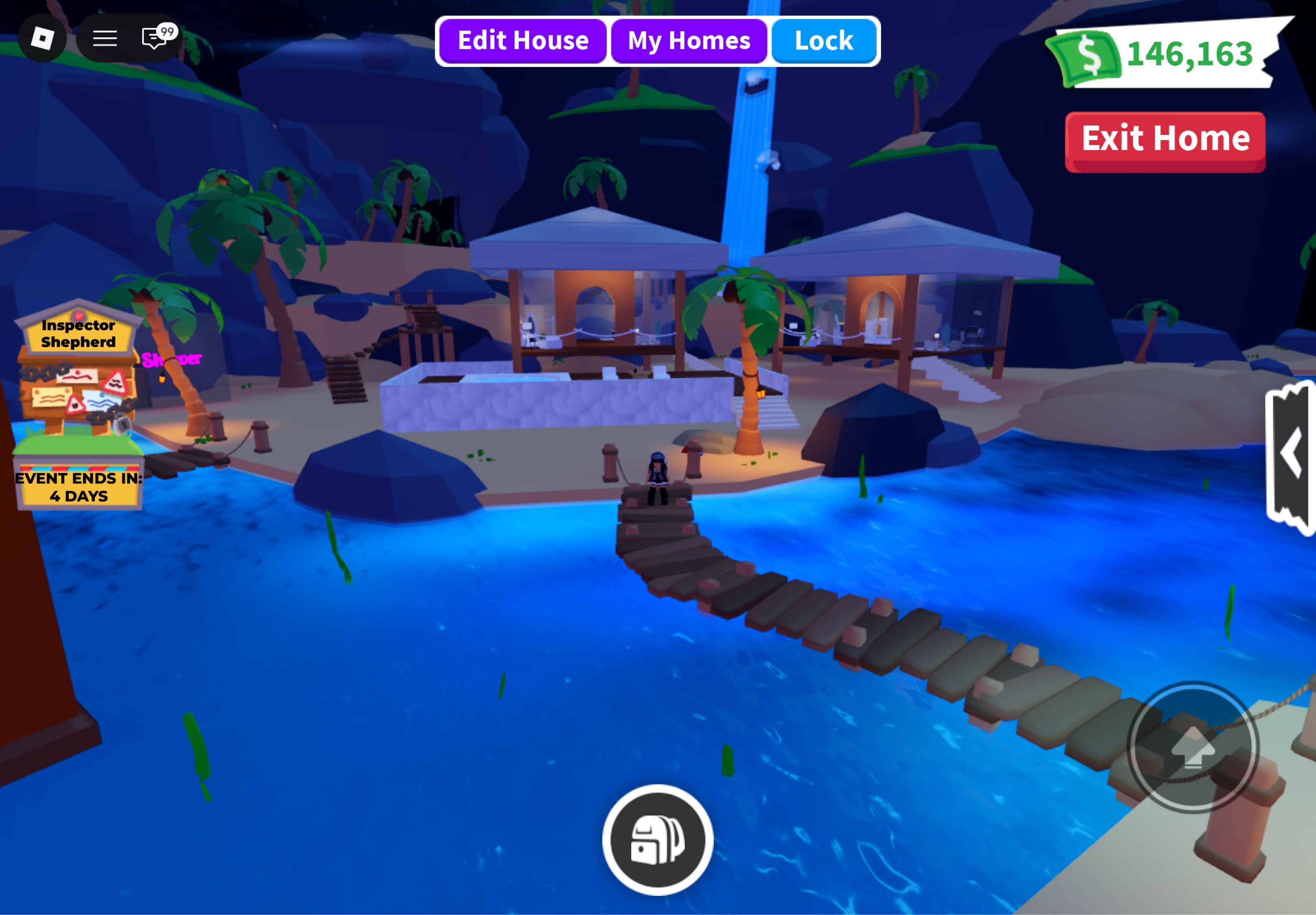
Task: Click the event countdown banner
Action: click(x=78, y=487)
